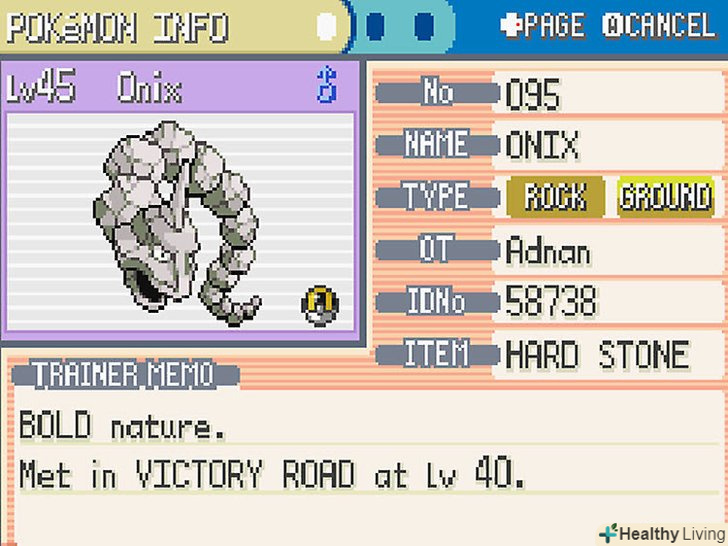This screenshot has height=546, width=728.
Task: Click the GROUND type badge
Action: [x=665, y=197]
